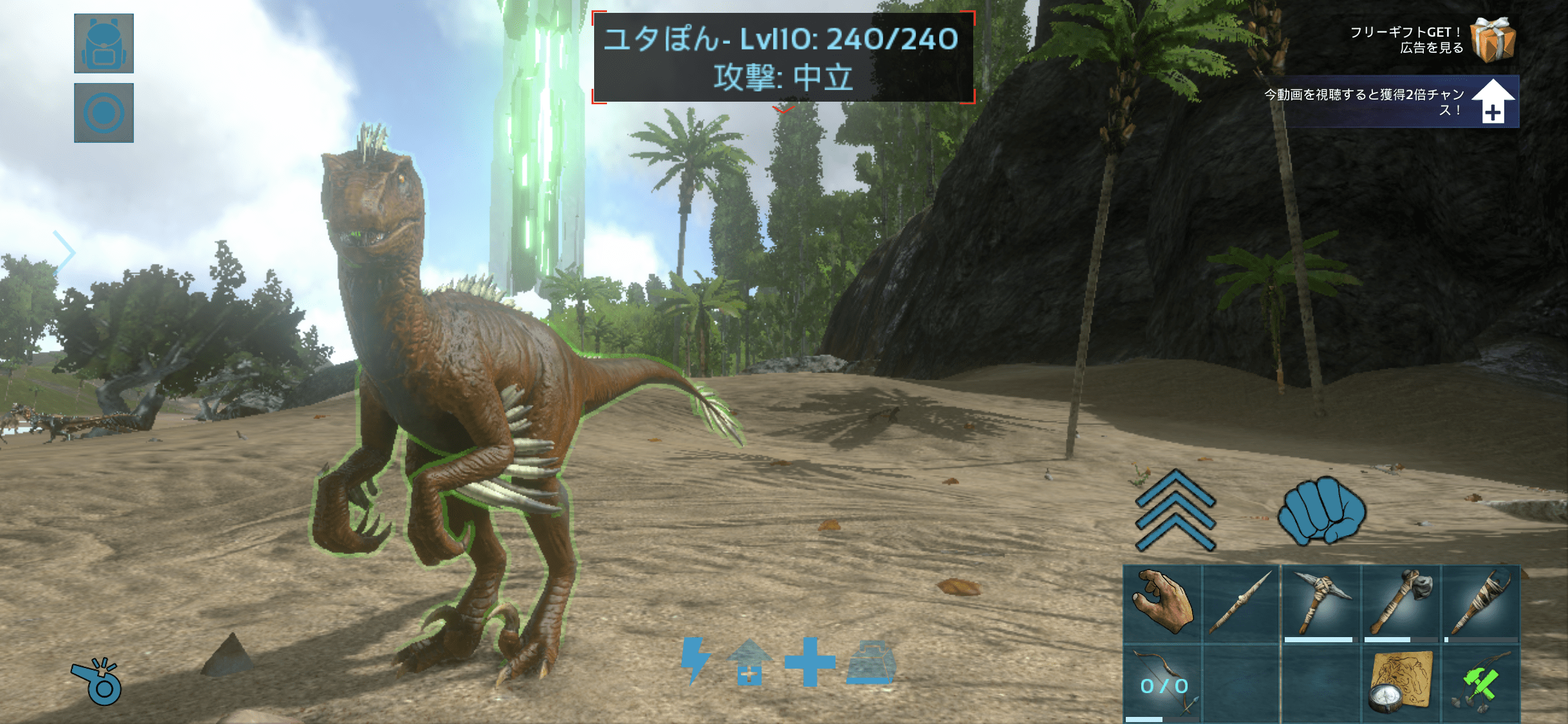Choose the stone hatchet slot
1568x724 pixels.
[1401, 603]
